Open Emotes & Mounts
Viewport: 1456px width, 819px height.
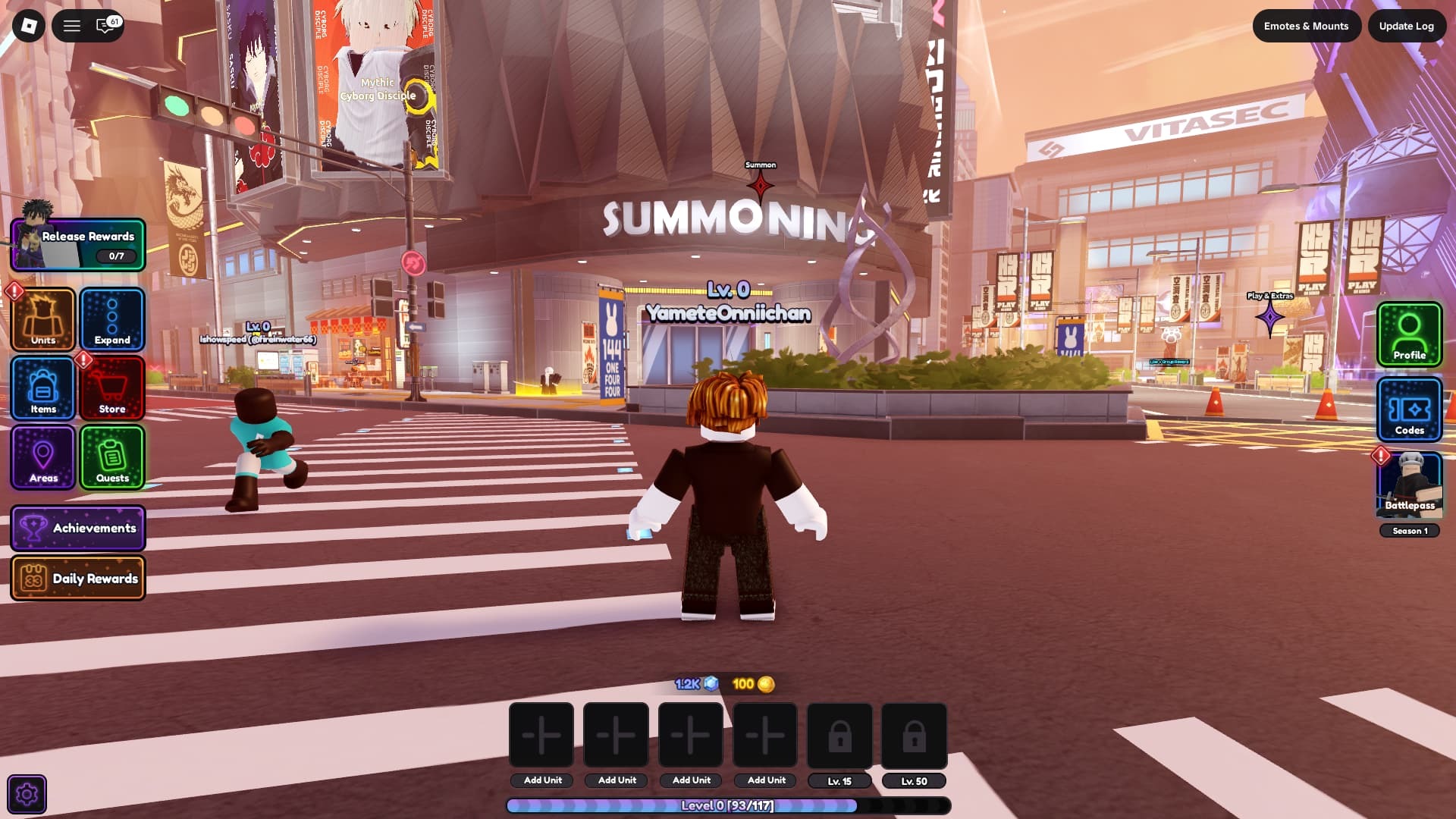[1306, 26]
